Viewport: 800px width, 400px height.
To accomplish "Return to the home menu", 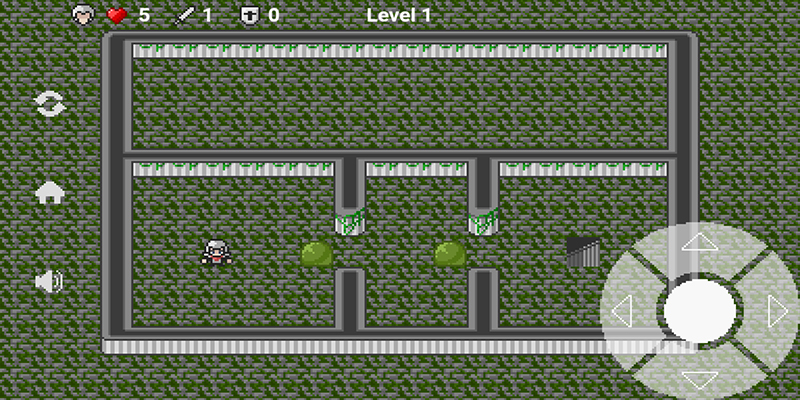I will point(49,193).
